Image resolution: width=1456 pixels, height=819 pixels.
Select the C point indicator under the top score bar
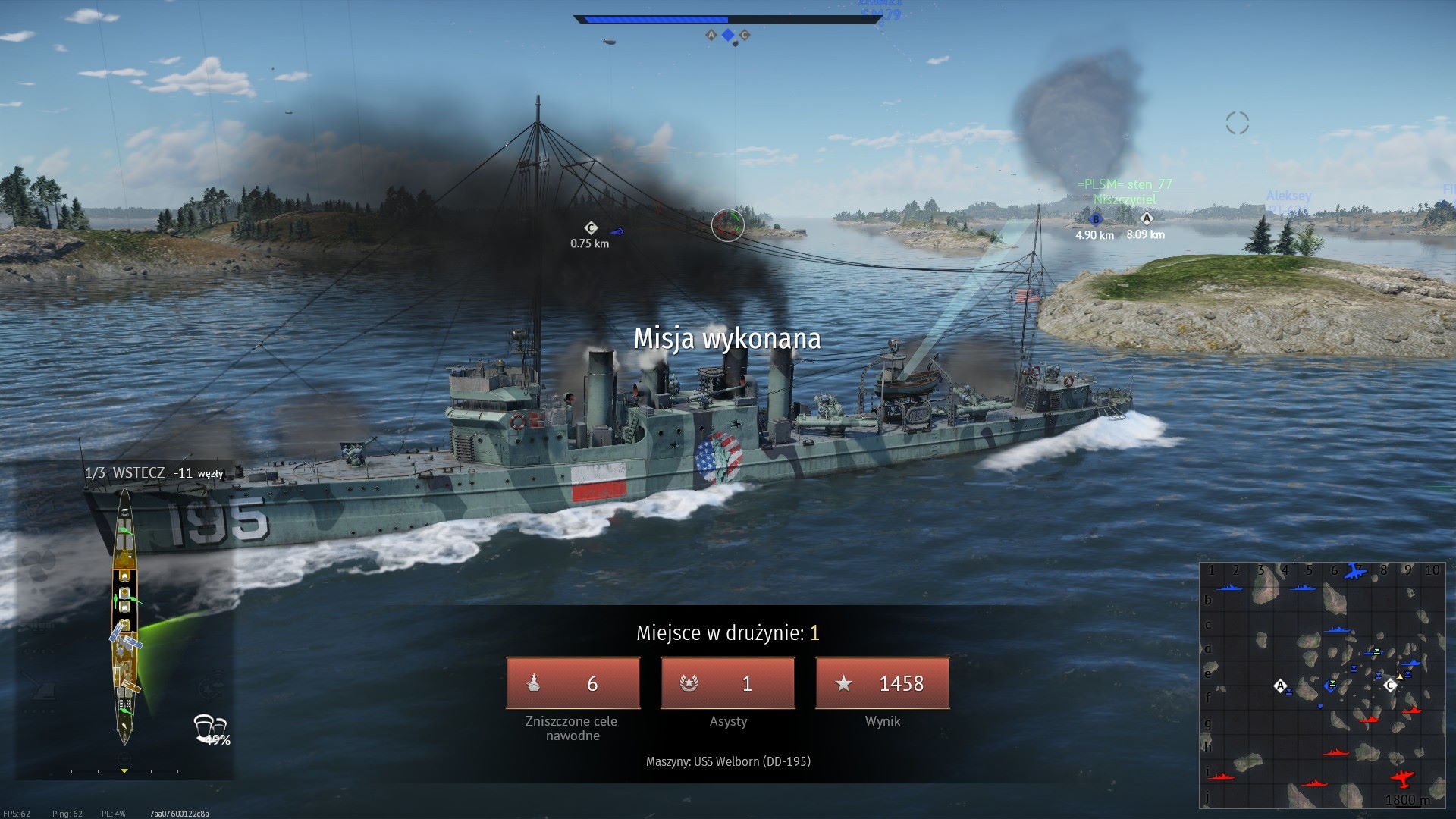tap(745, 35)
